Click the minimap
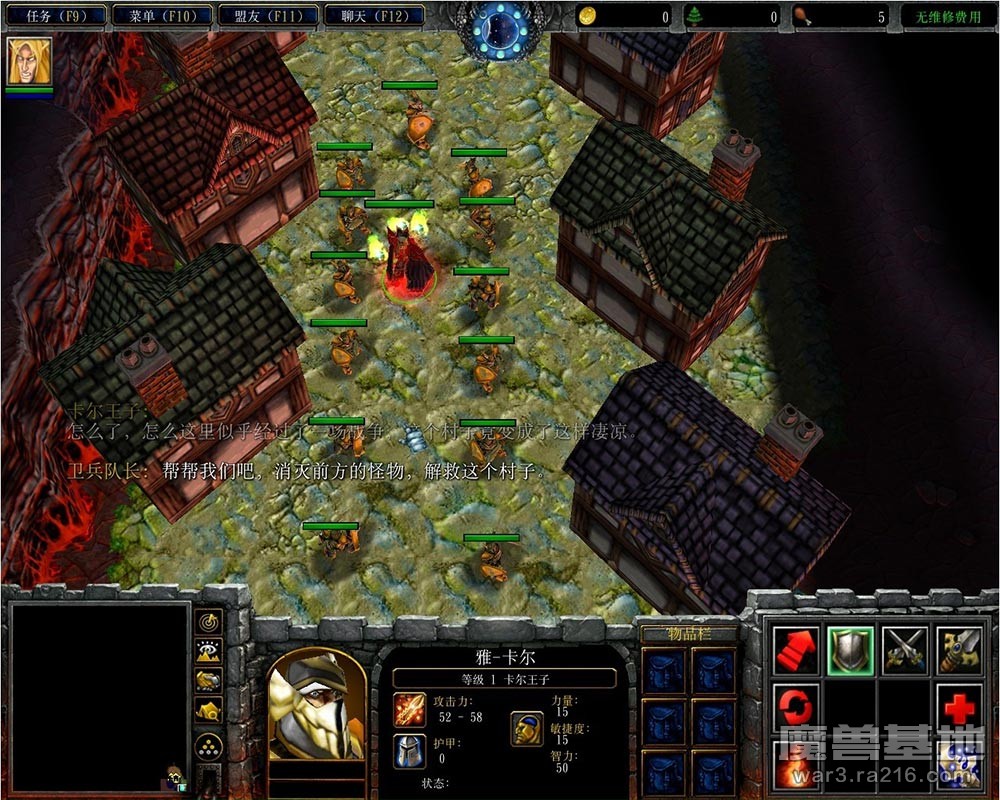1000x800 pixels. point(99,694)
